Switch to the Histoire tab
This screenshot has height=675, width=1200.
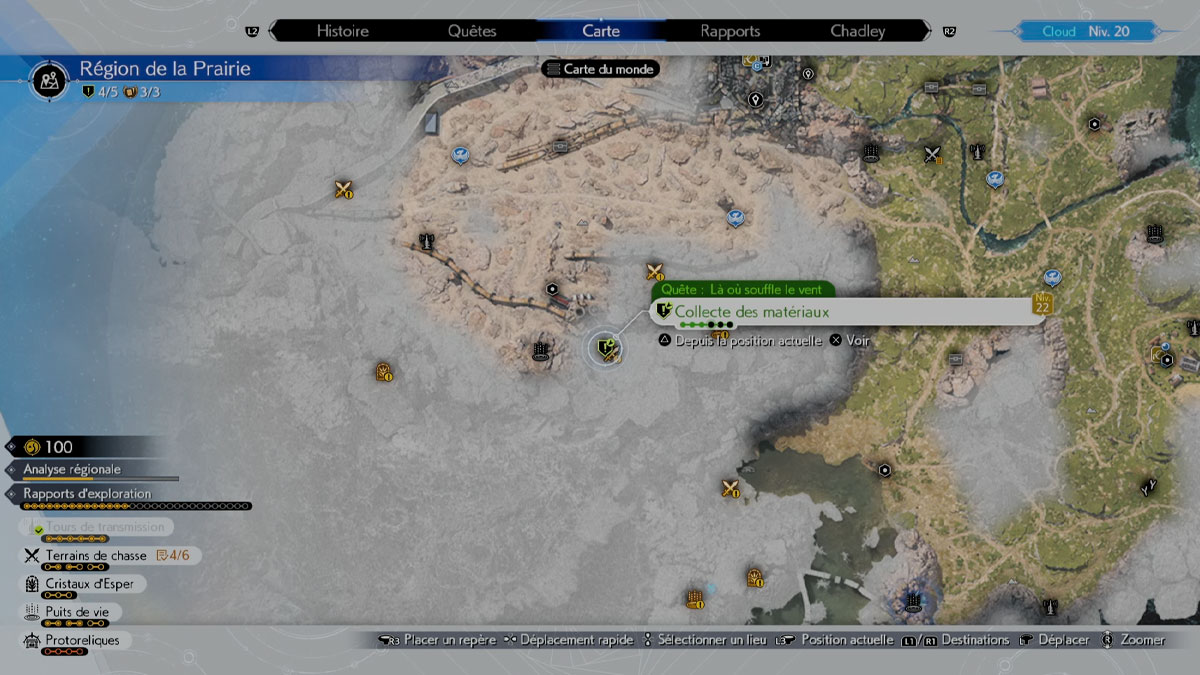click(343, 31)
